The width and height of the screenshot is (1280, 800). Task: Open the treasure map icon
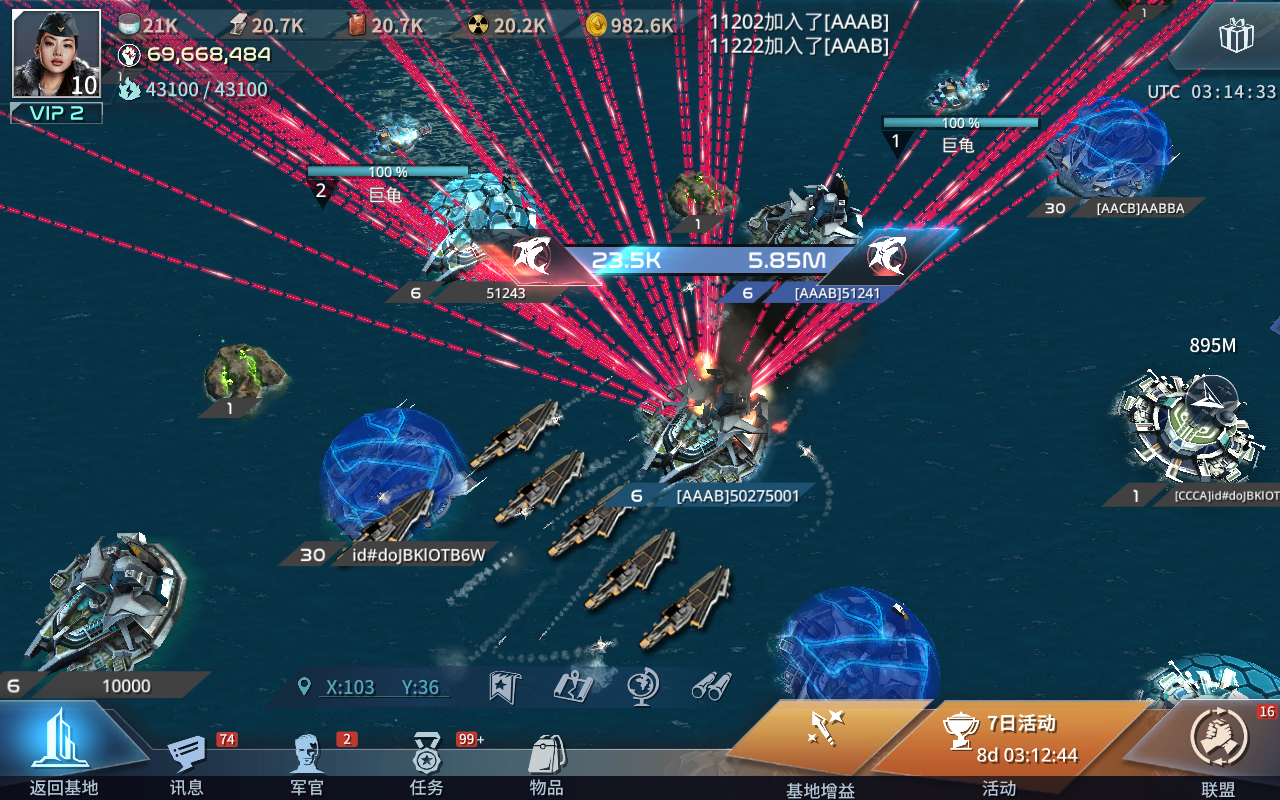572,686
